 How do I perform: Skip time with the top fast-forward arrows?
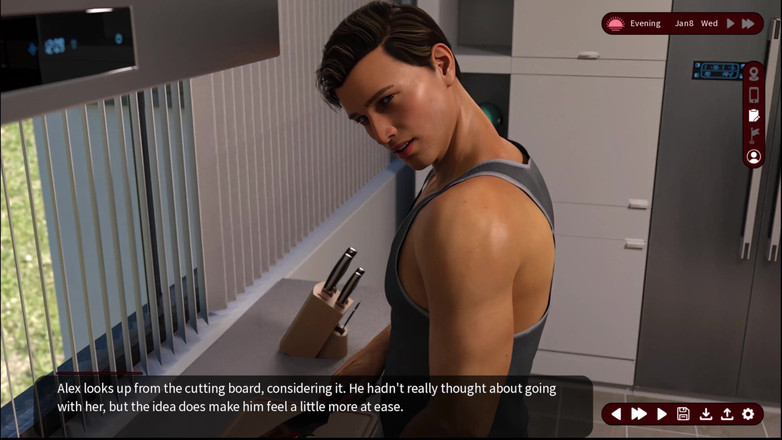748,23
